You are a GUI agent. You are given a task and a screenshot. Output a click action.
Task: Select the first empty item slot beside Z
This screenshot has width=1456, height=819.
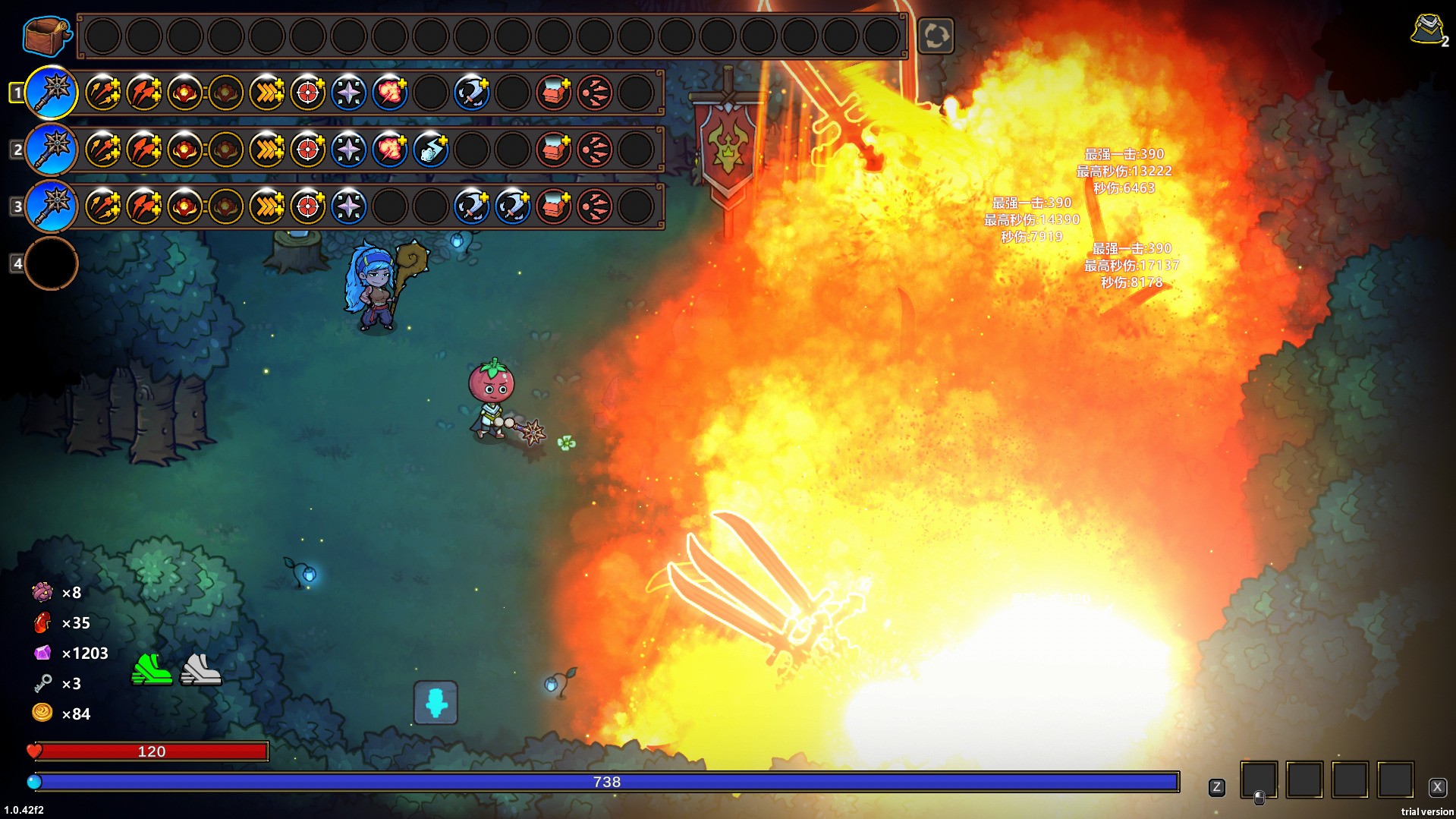pos(1259,780)
